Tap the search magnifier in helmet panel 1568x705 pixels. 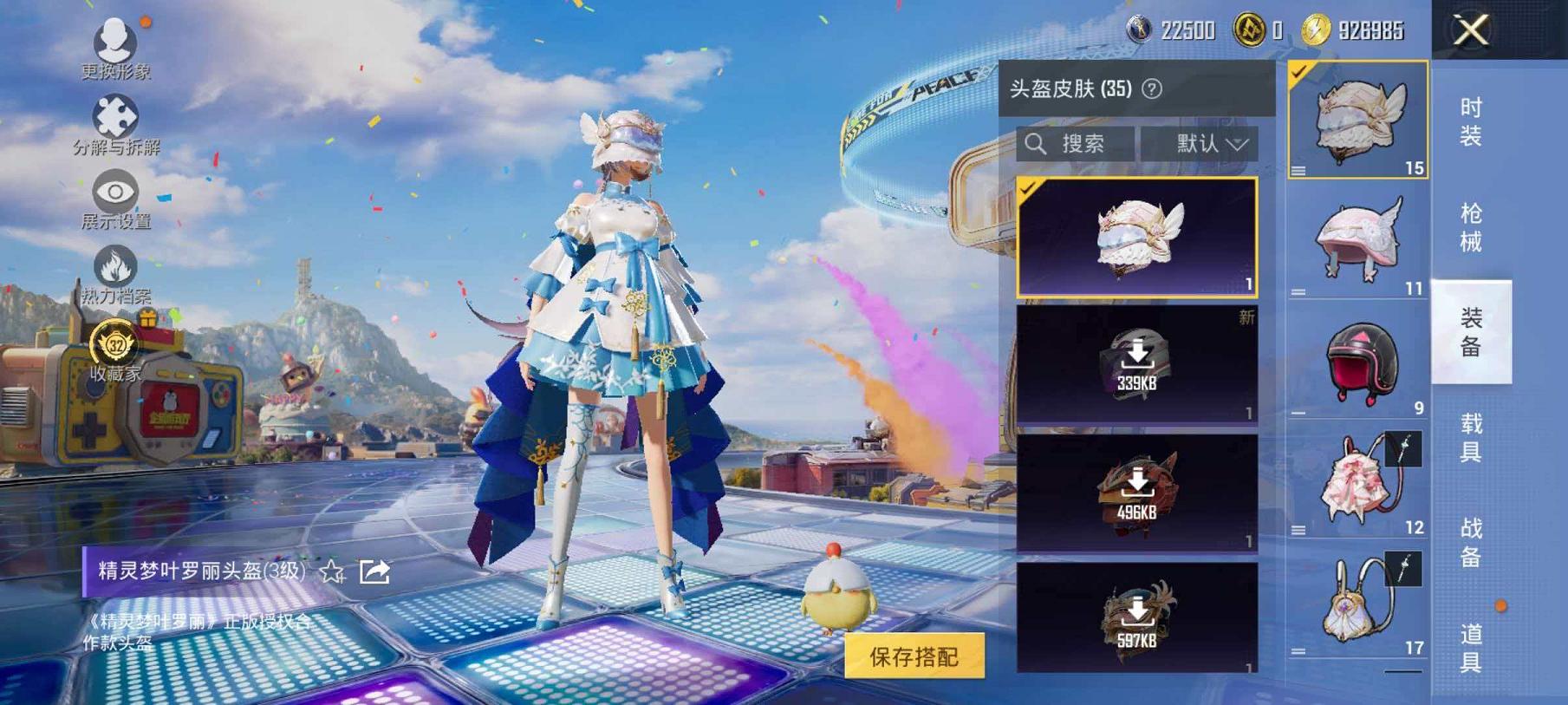tap(1037, 144)
